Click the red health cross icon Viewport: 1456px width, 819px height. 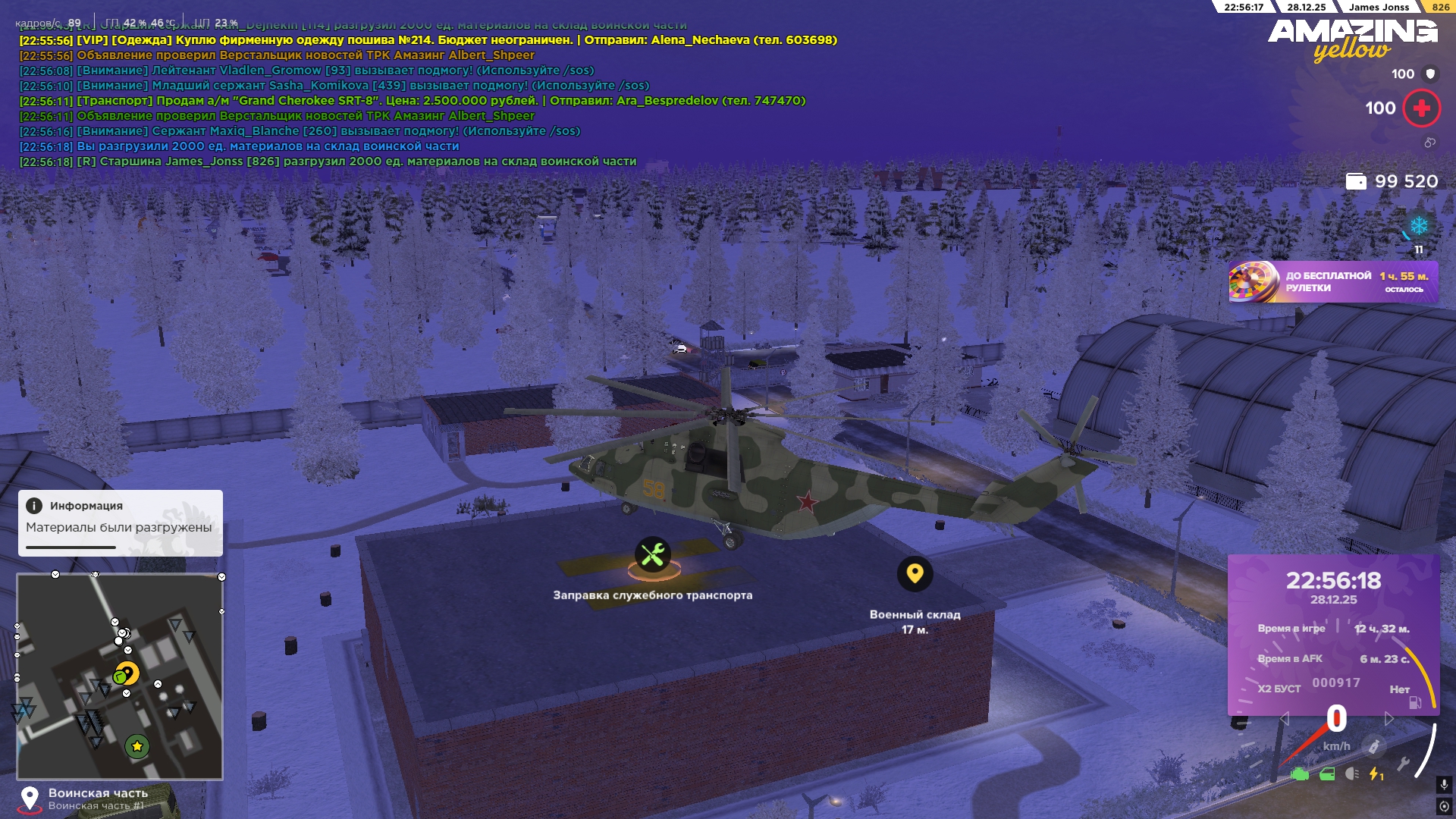click(1421, 108)
